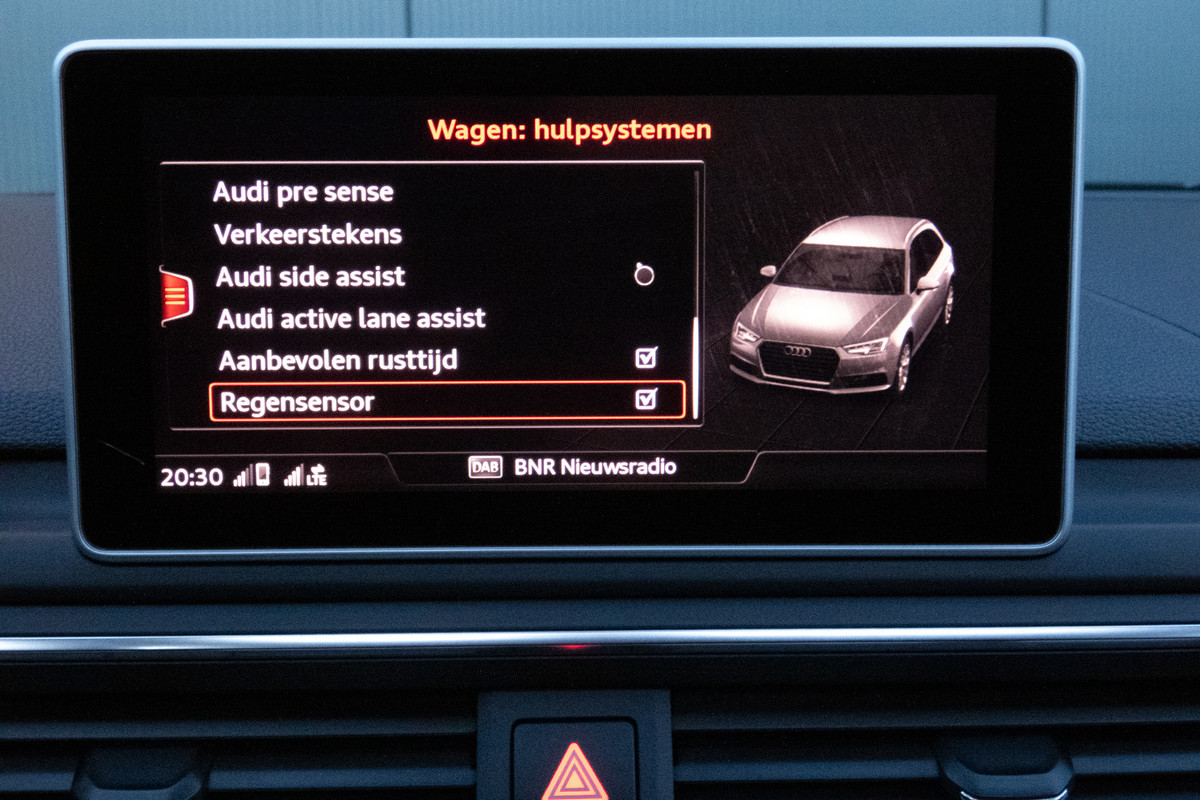Open the Audi pre sense entry

point(304,192)
